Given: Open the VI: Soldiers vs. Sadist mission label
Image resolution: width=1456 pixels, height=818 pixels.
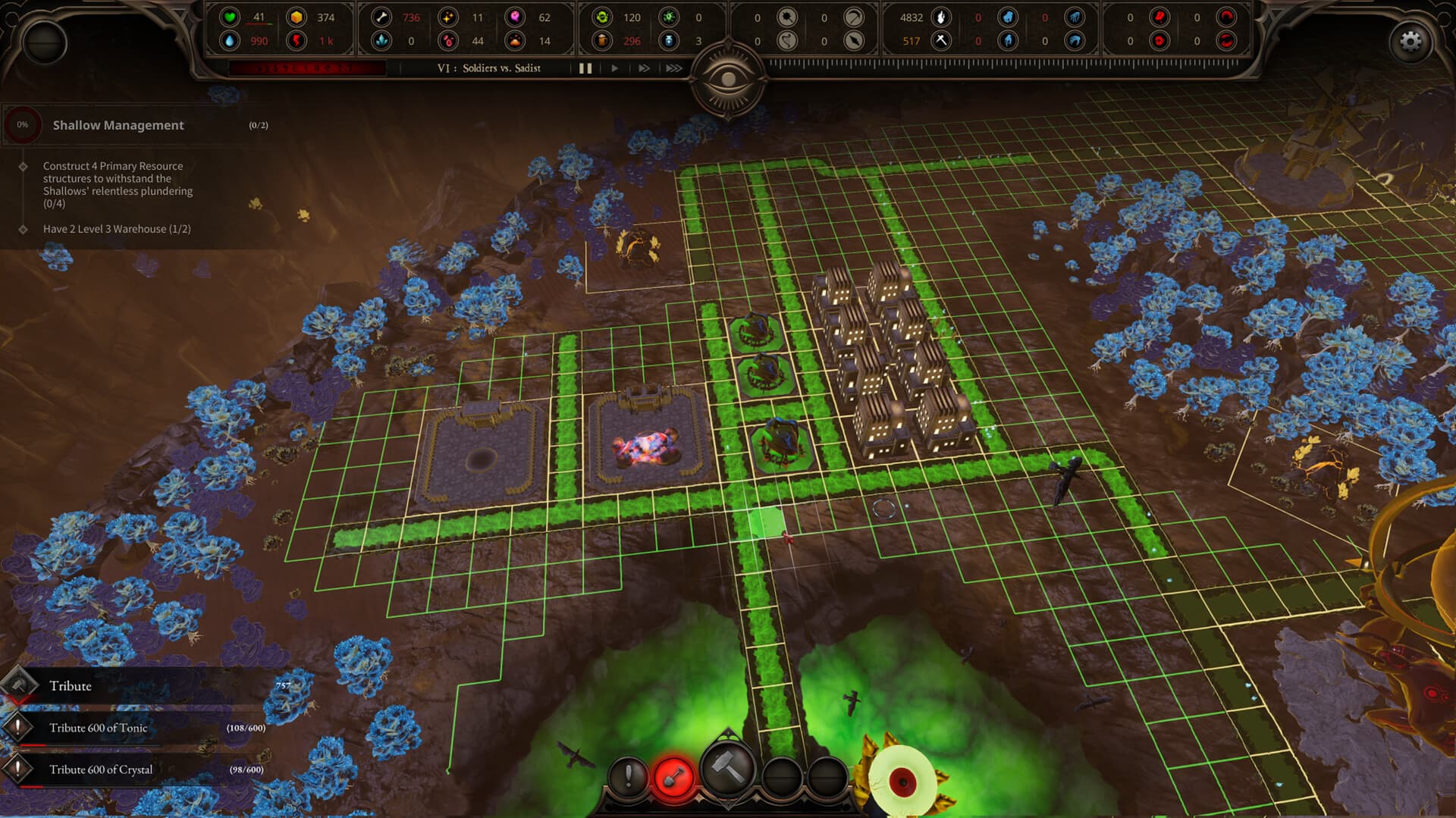Looking at the screenshot, I should point(488,68).
